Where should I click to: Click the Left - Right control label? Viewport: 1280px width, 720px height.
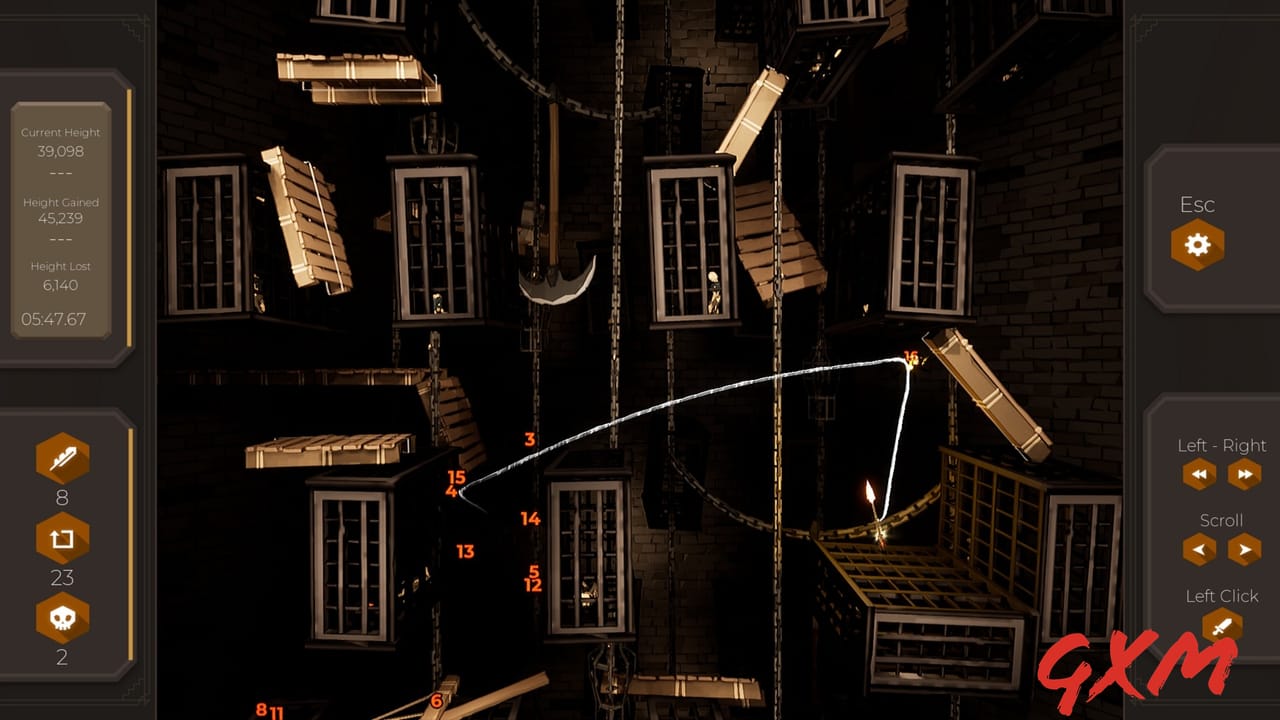[x=1222, y=446]
